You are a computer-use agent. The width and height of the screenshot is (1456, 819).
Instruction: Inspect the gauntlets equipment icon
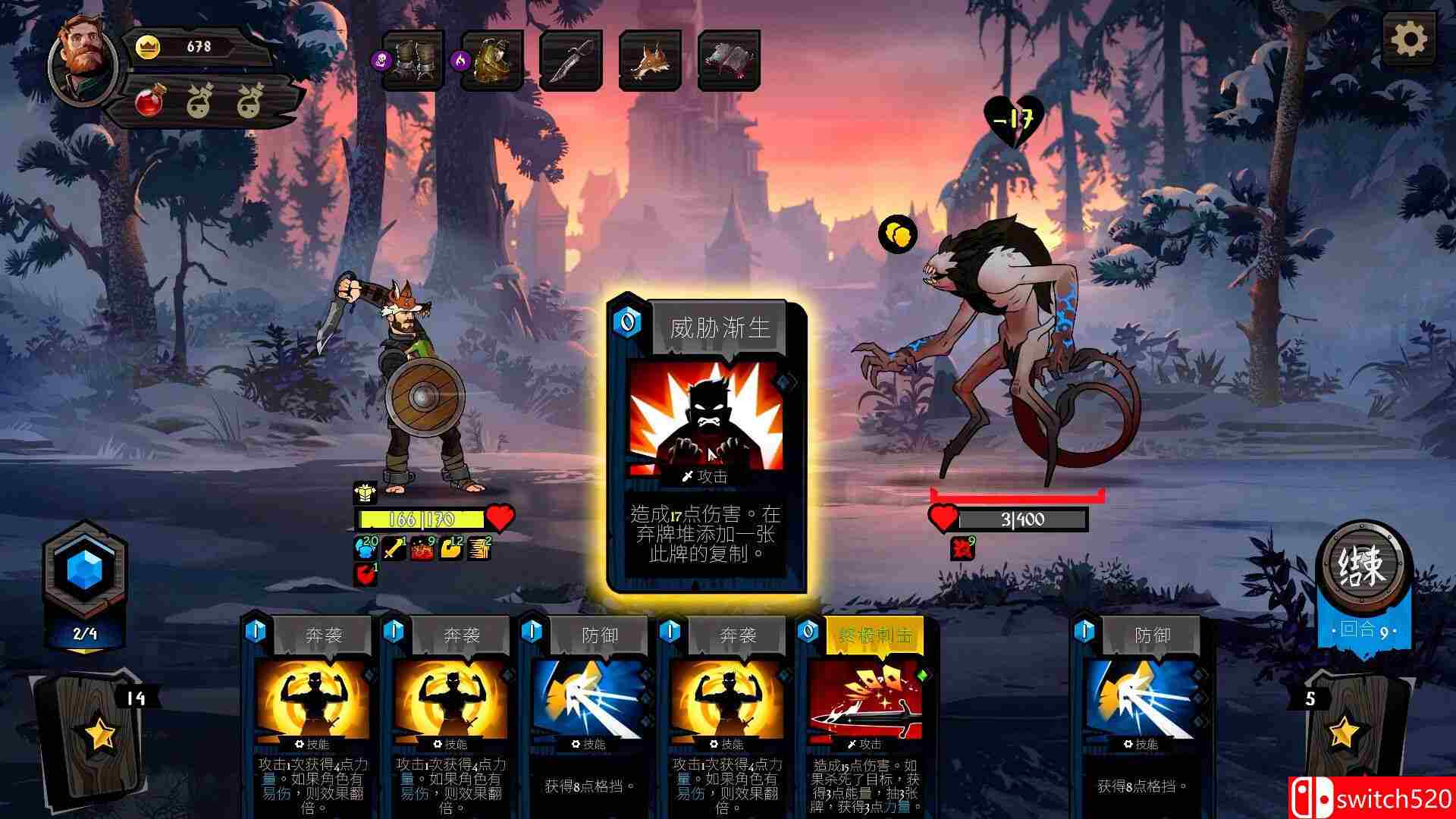pyautogui.click(x=413, y=61)
